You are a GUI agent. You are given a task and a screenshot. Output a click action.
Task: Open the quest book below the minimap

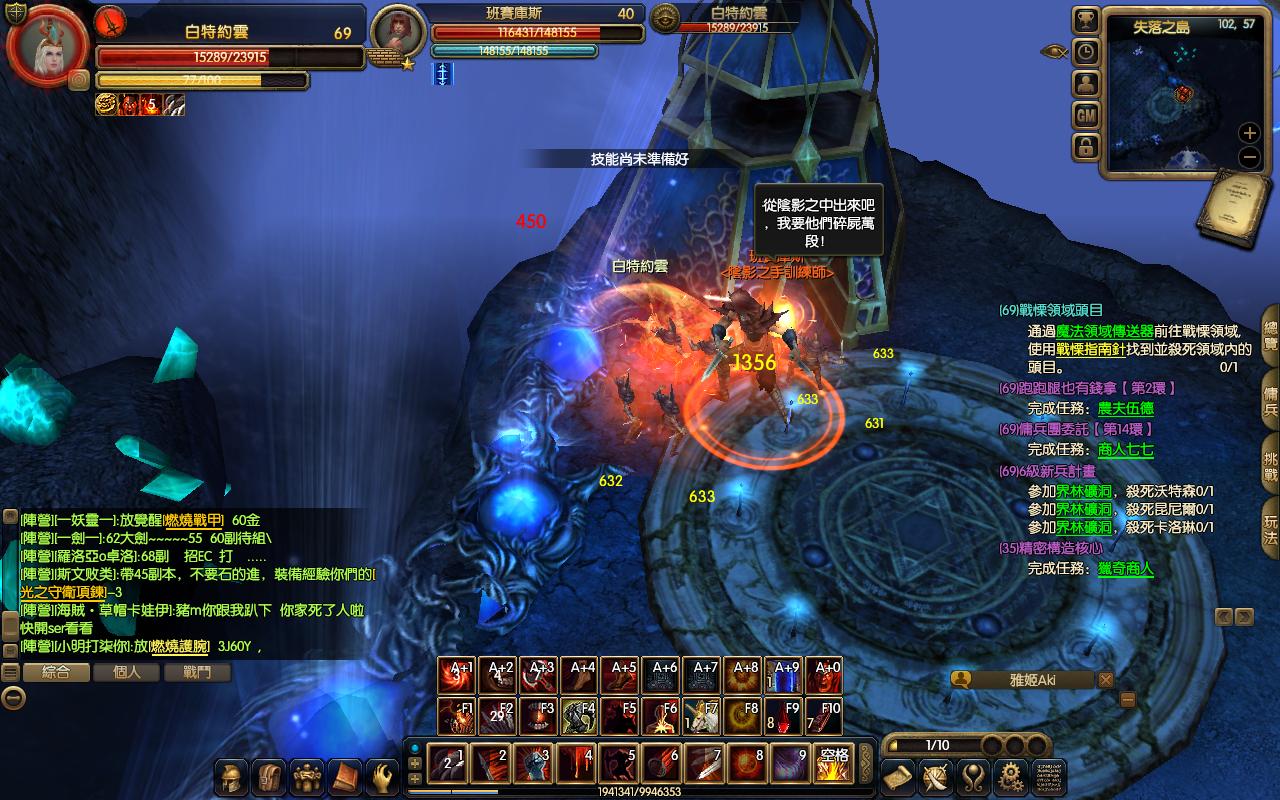pyautogui.click(x=1232, y=207)
